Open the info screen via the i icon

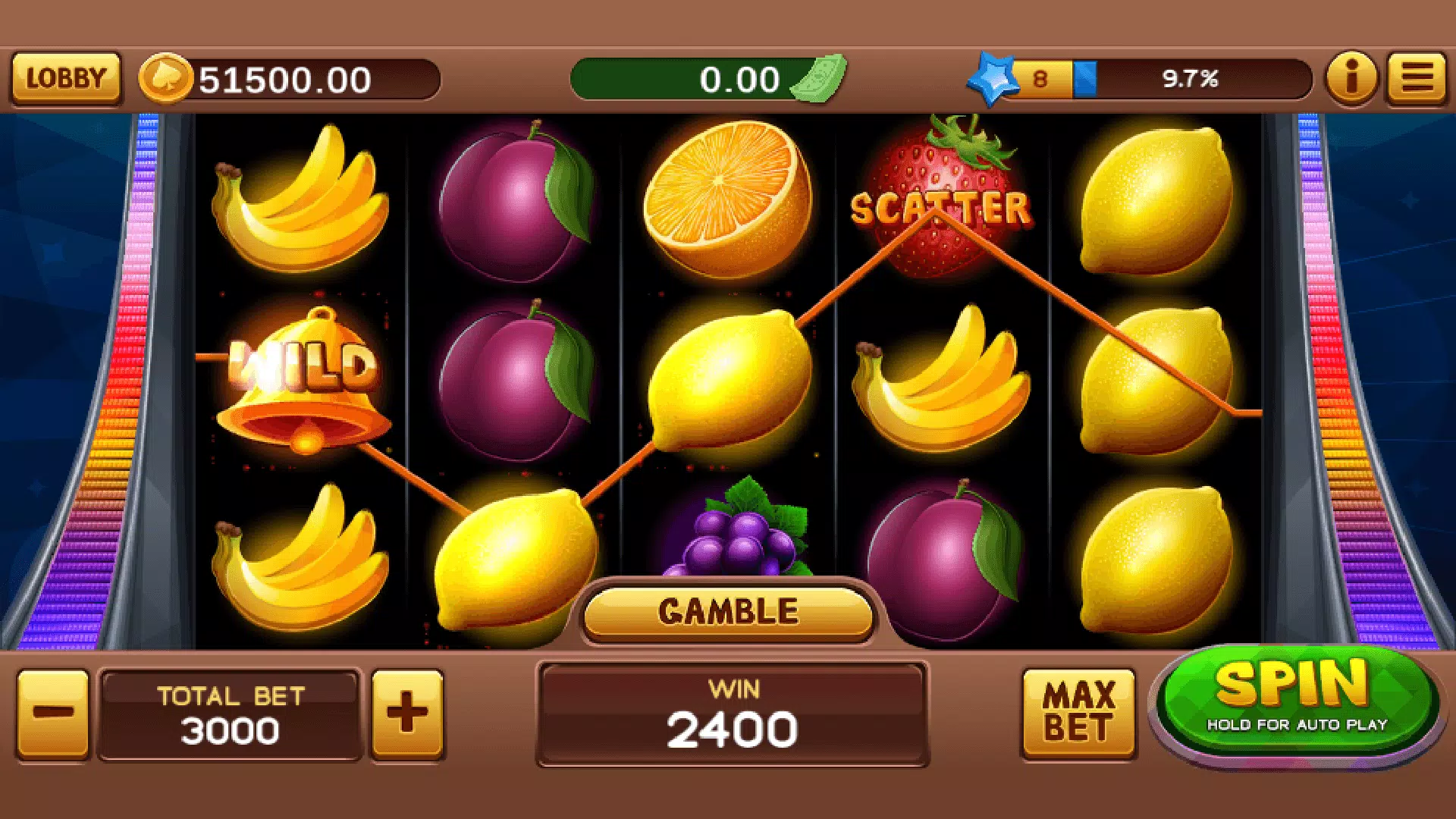coord(1351,78)
